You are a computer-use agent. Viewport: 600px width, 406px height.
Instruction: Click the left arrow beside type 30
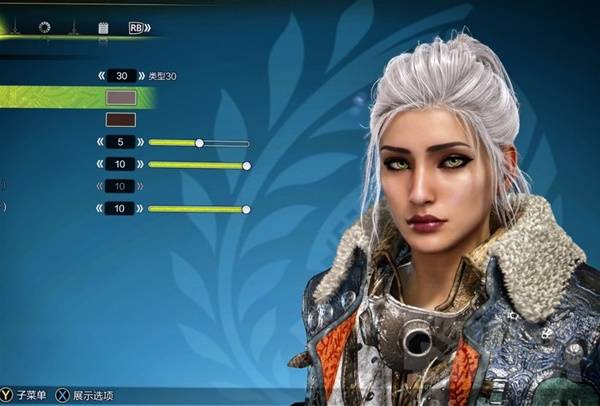[x=101, y=76]
